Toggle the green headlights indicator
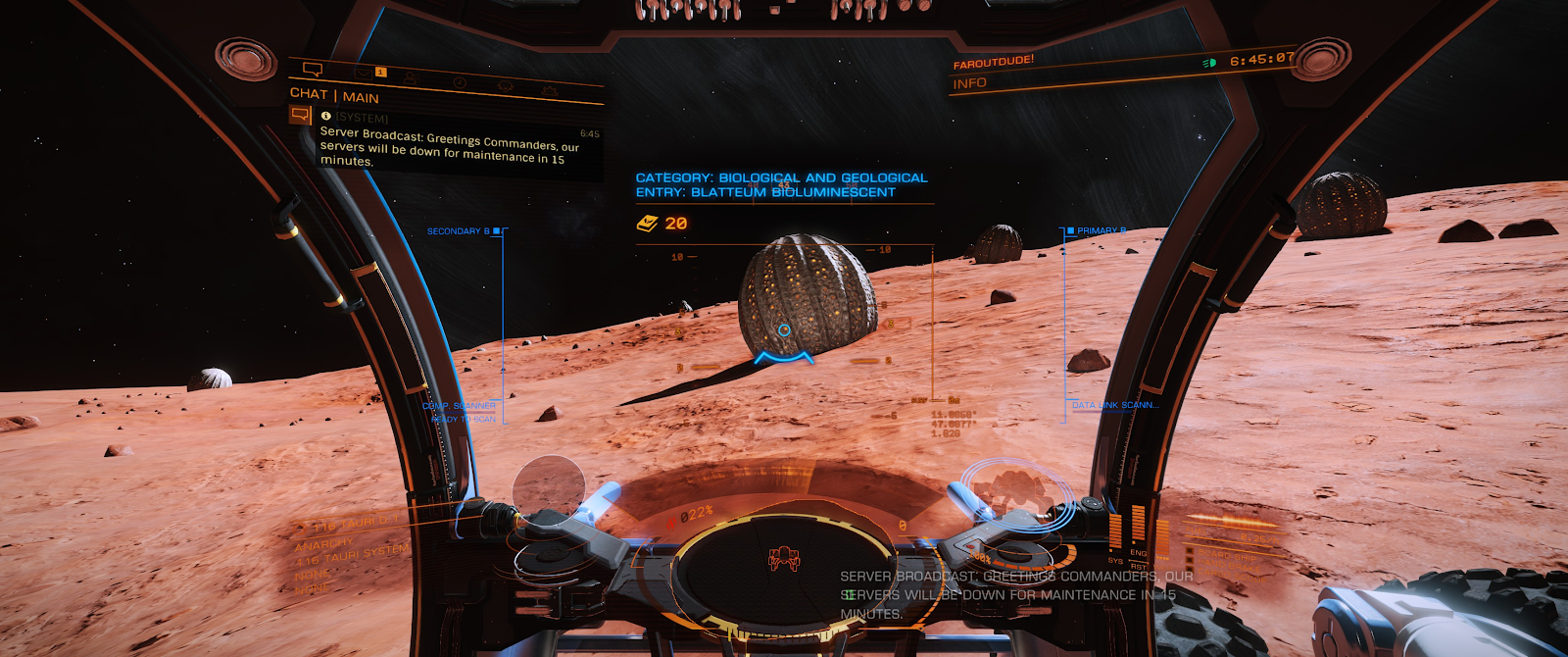The width and height of the screenshot is (1568, 657). pos(1209,63)
